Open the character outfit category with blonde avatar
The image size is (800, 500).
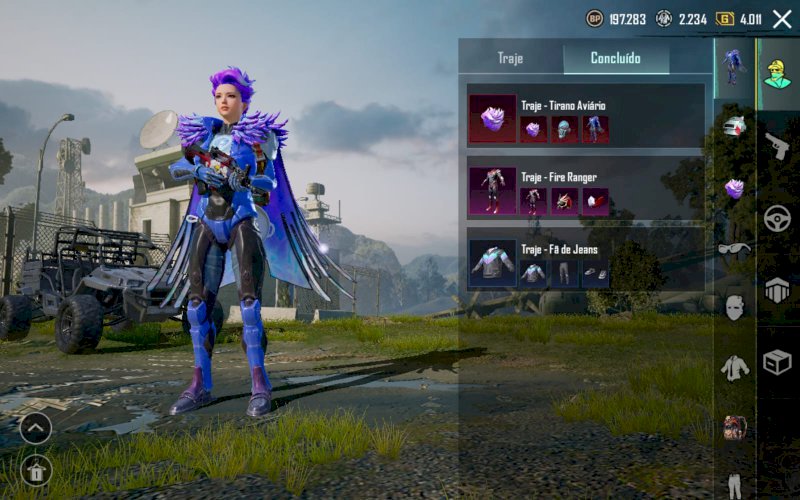[x=777, y=70]
